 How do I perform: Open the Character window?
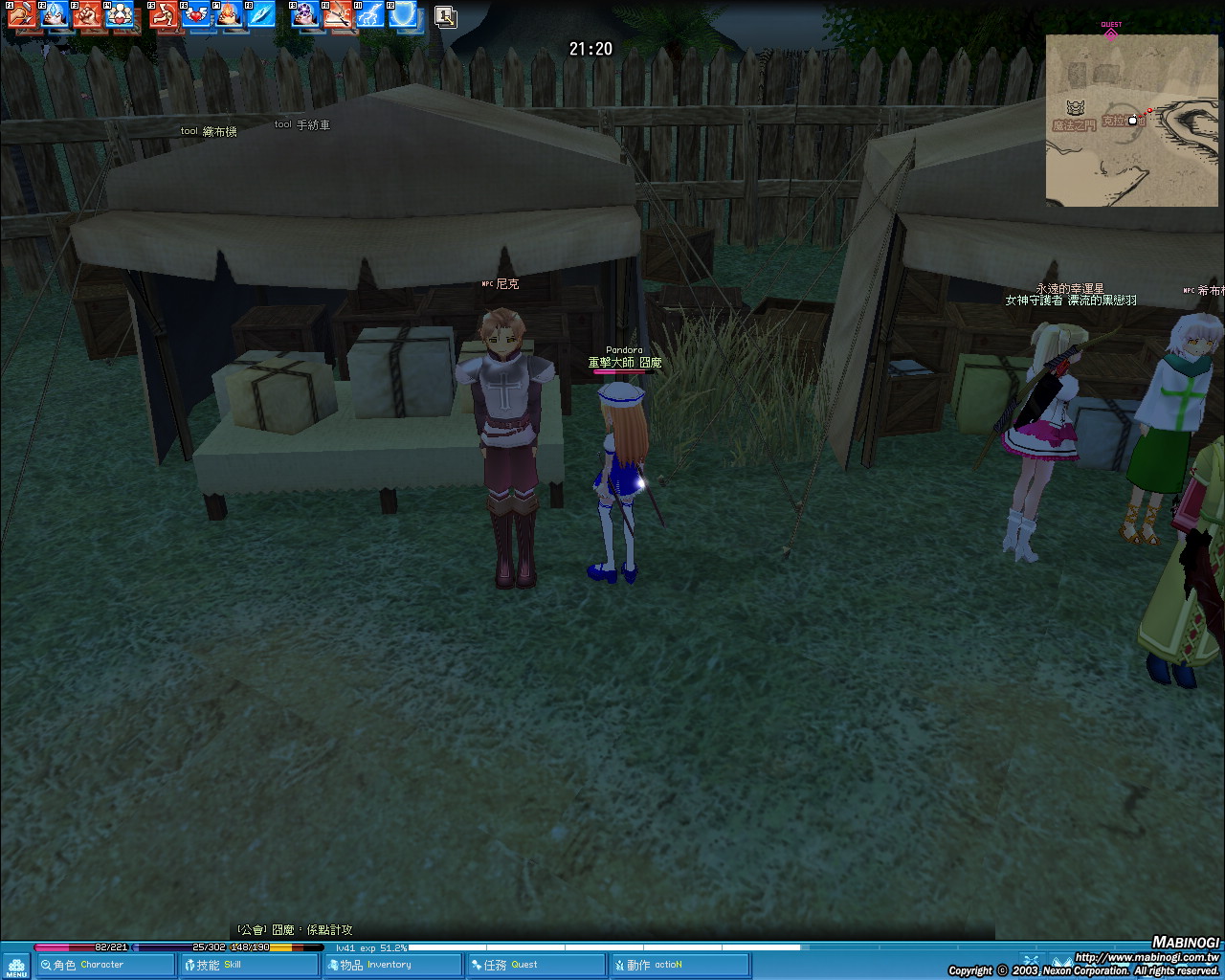point(105,965)
